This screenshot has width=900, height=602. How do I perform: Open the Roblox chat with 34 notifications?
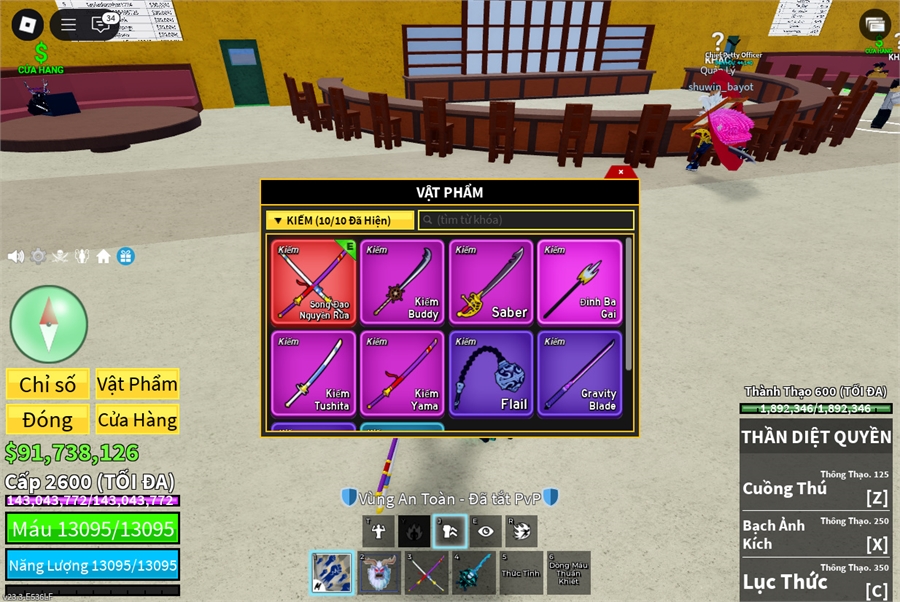click(102, 25)
